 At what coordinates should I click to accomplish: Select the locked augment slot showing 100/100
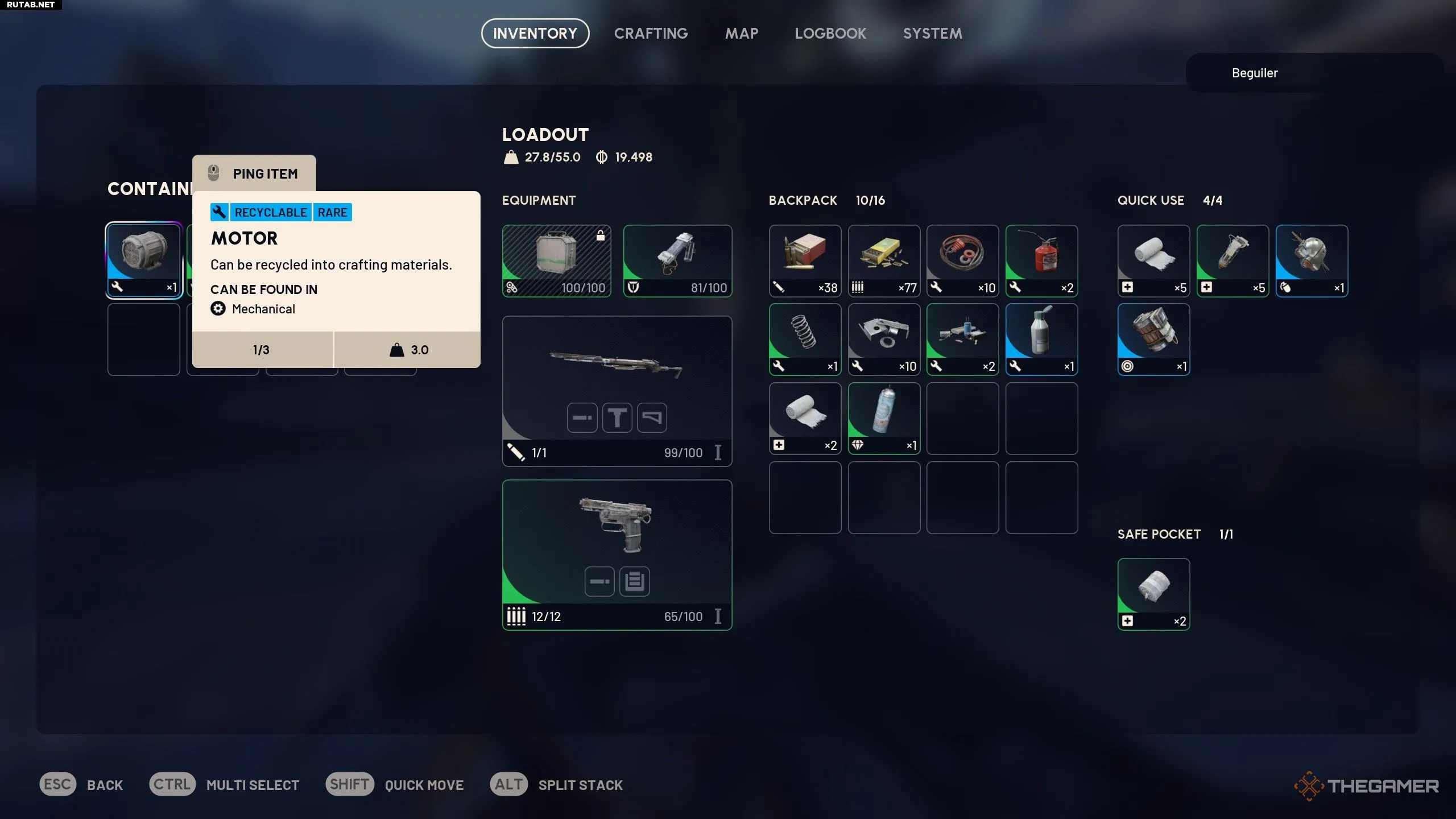556,260
